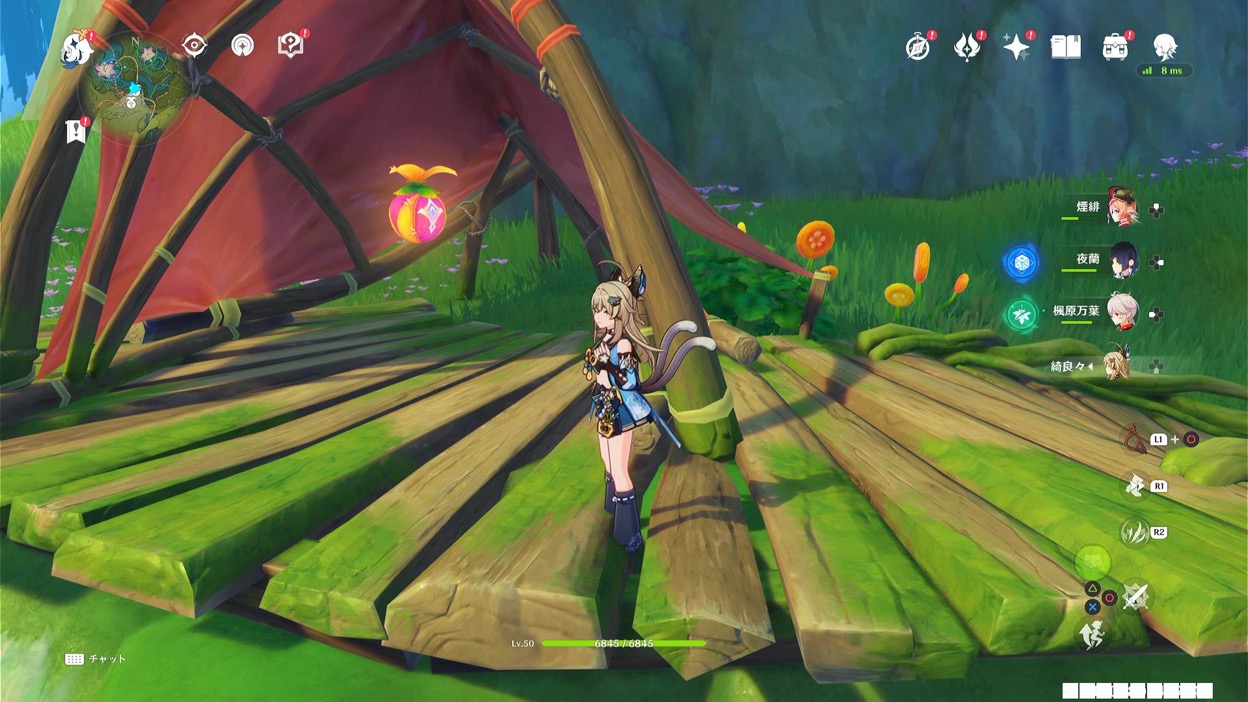1248x702 pixels.
Task: Switch to party member 夜蘭
Action: [x=1122, y=261]
